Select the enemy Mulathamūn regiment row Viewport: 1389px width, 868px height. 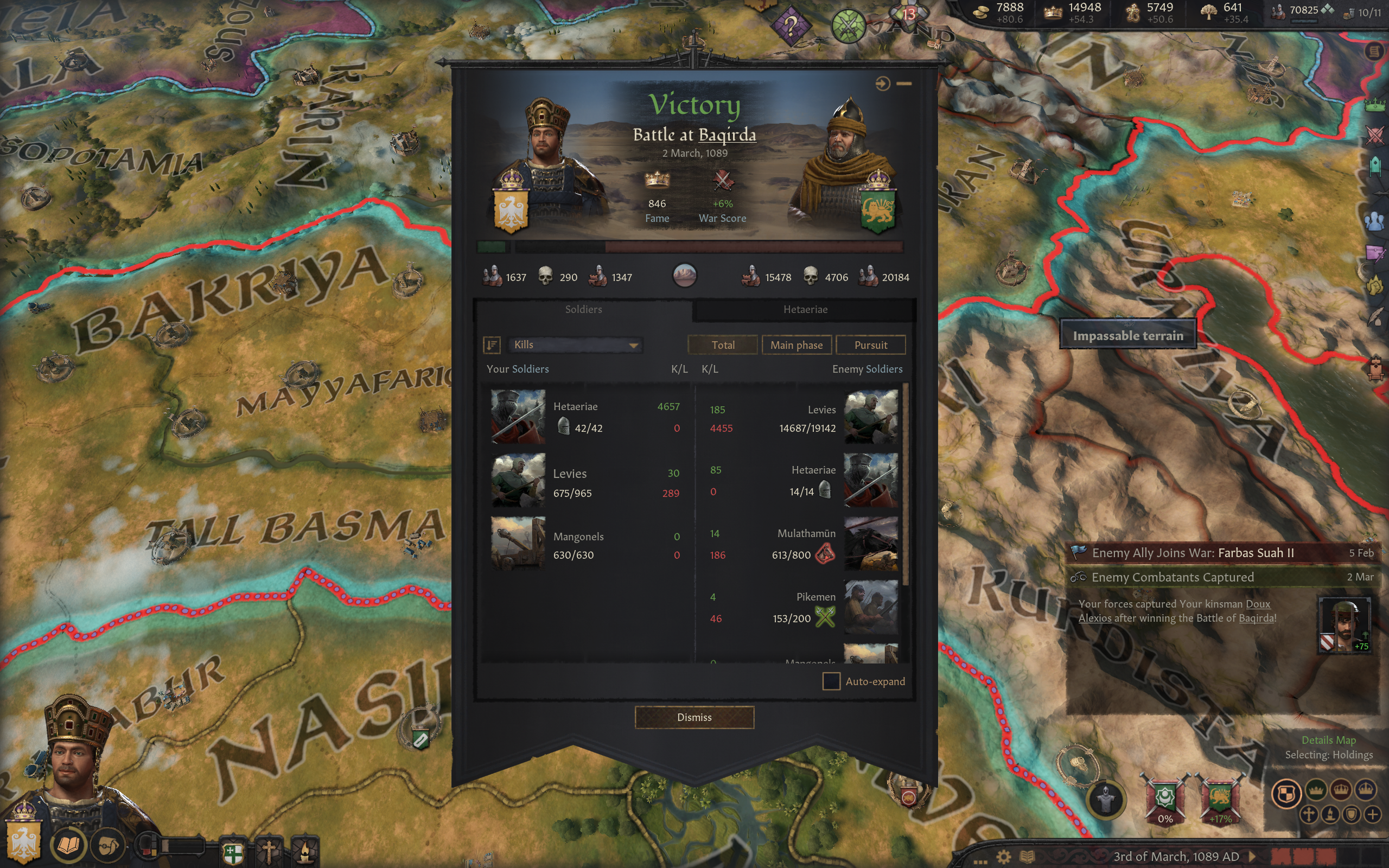pyautogui.click(x=804, y=544)
